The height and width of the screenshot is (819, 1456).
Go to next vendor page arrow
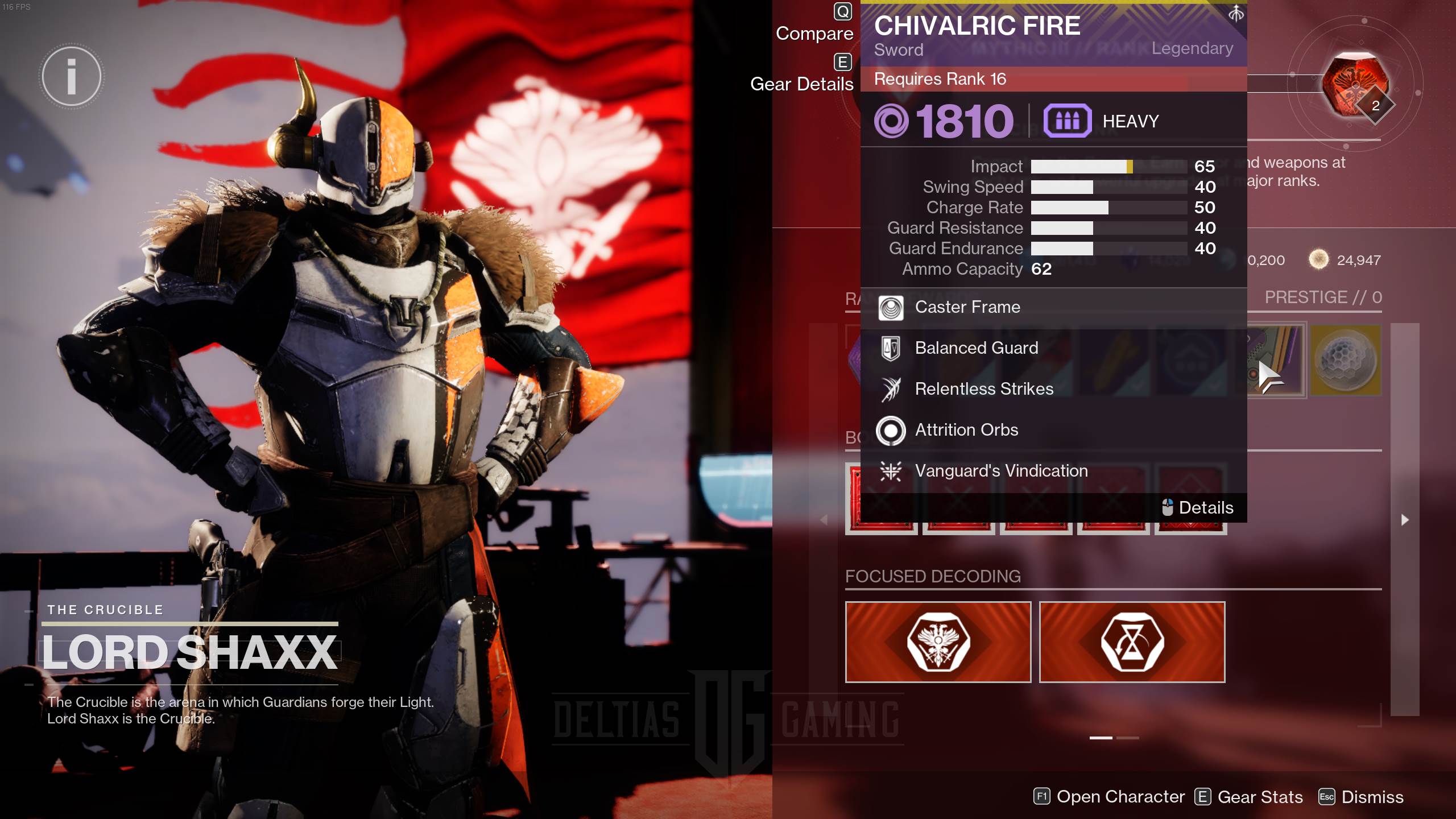(x=1405, y=520)
